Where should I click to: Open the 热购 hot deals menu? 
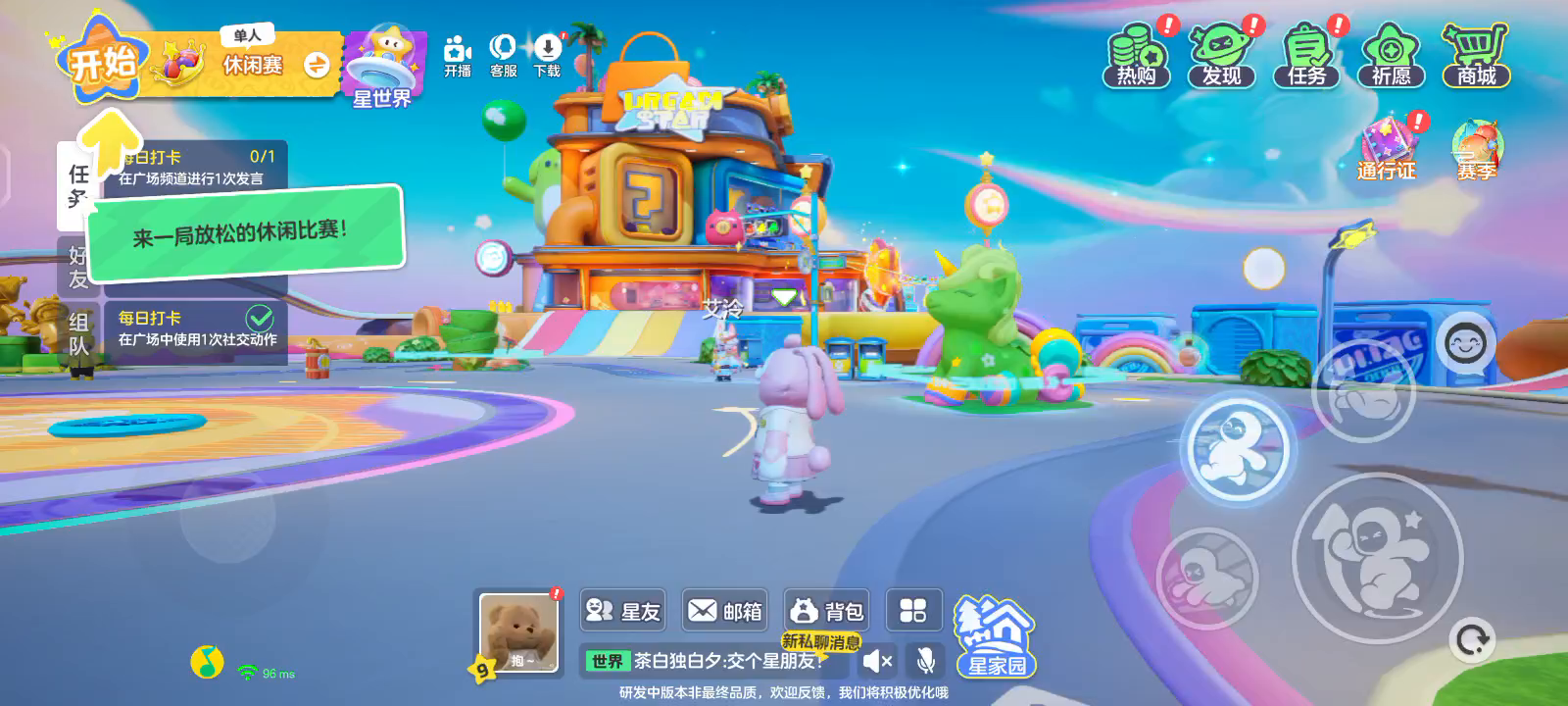1137,57
